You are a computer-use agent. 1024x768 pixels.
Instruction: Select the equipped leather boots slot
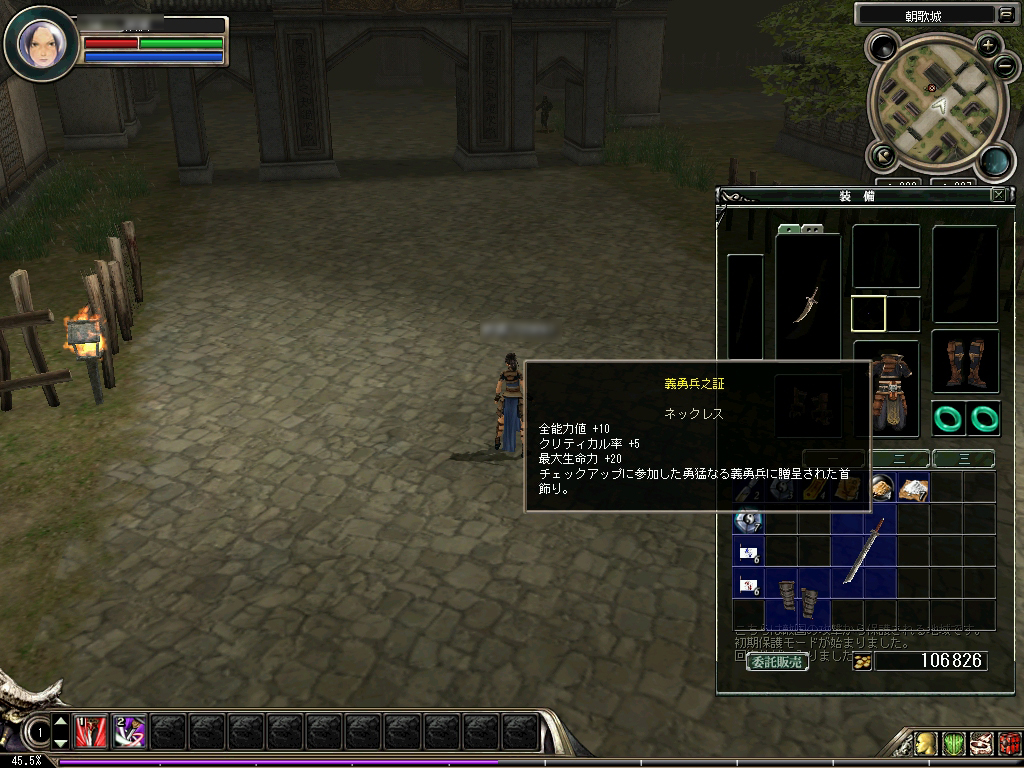coord(965,361)
